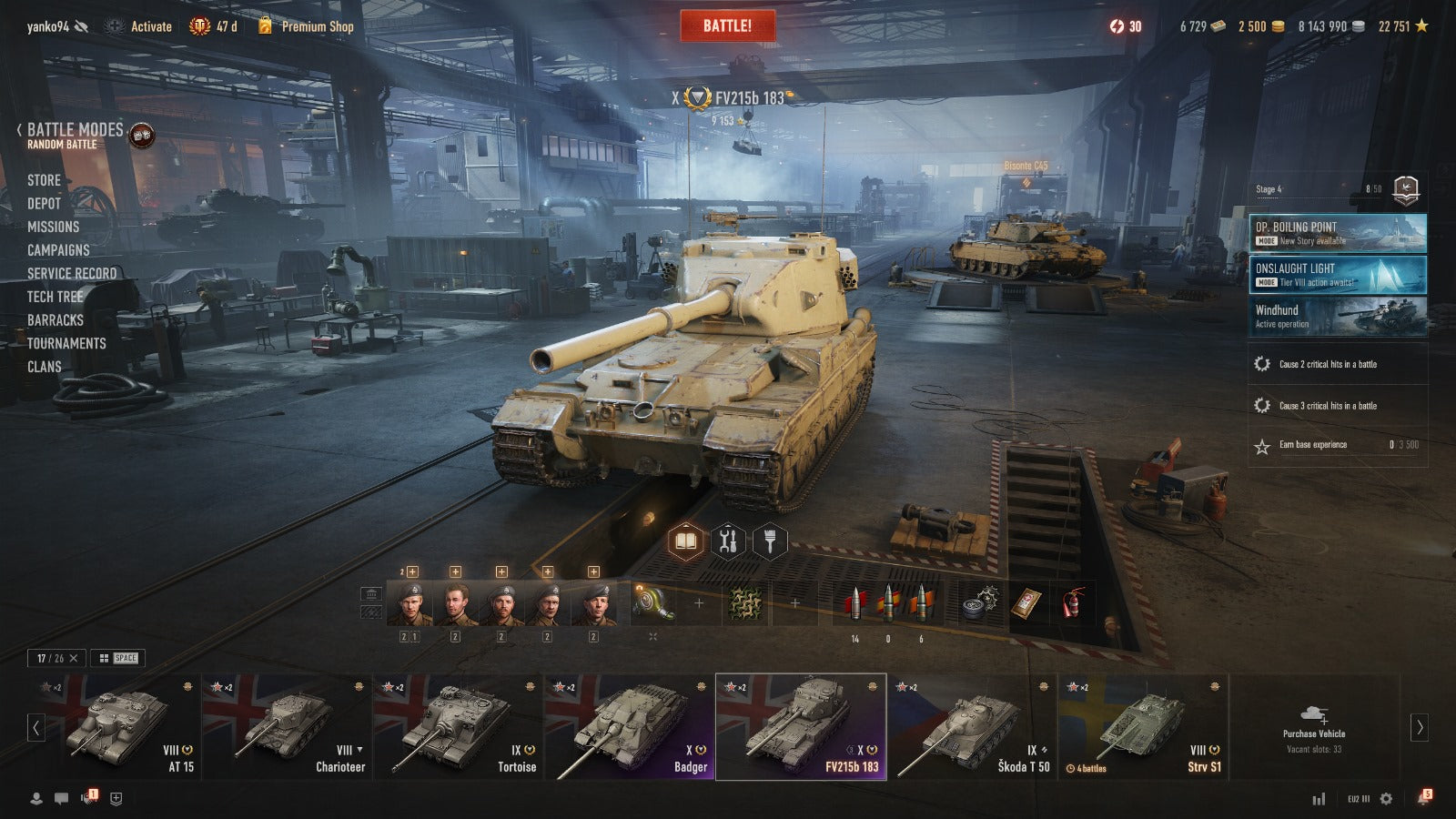Select the Badger tank in the carousel
The width and height of the screenshot is (1456, 819).
[x=629, y=727]
